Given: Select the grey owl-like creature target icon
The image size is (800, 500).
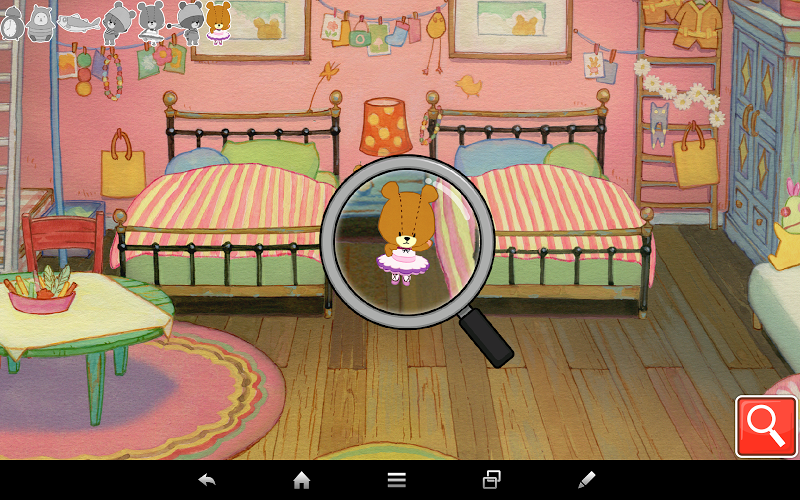Looking at the screenshot, I should 40,22.
